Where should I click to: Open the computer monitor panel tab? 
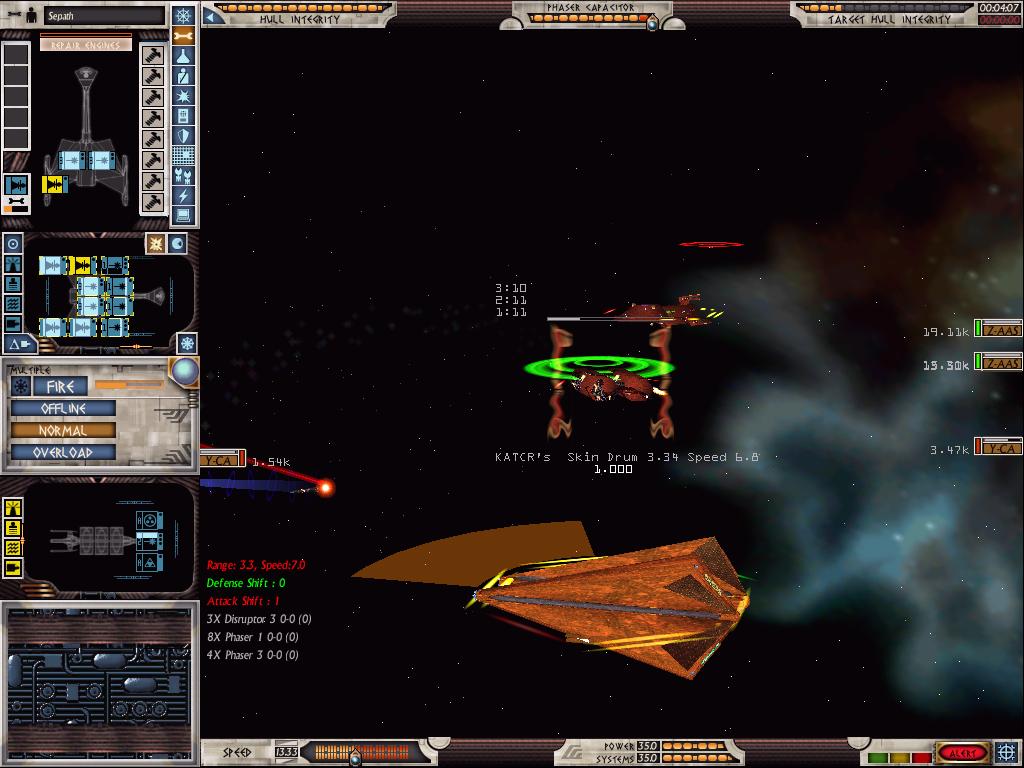[183, 215]
